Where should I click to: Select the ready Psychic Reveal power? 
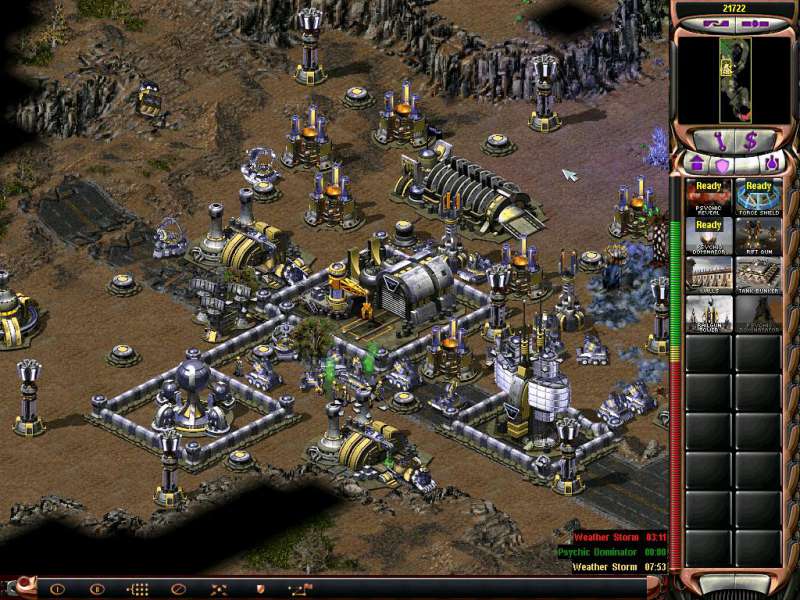(709, 198)
